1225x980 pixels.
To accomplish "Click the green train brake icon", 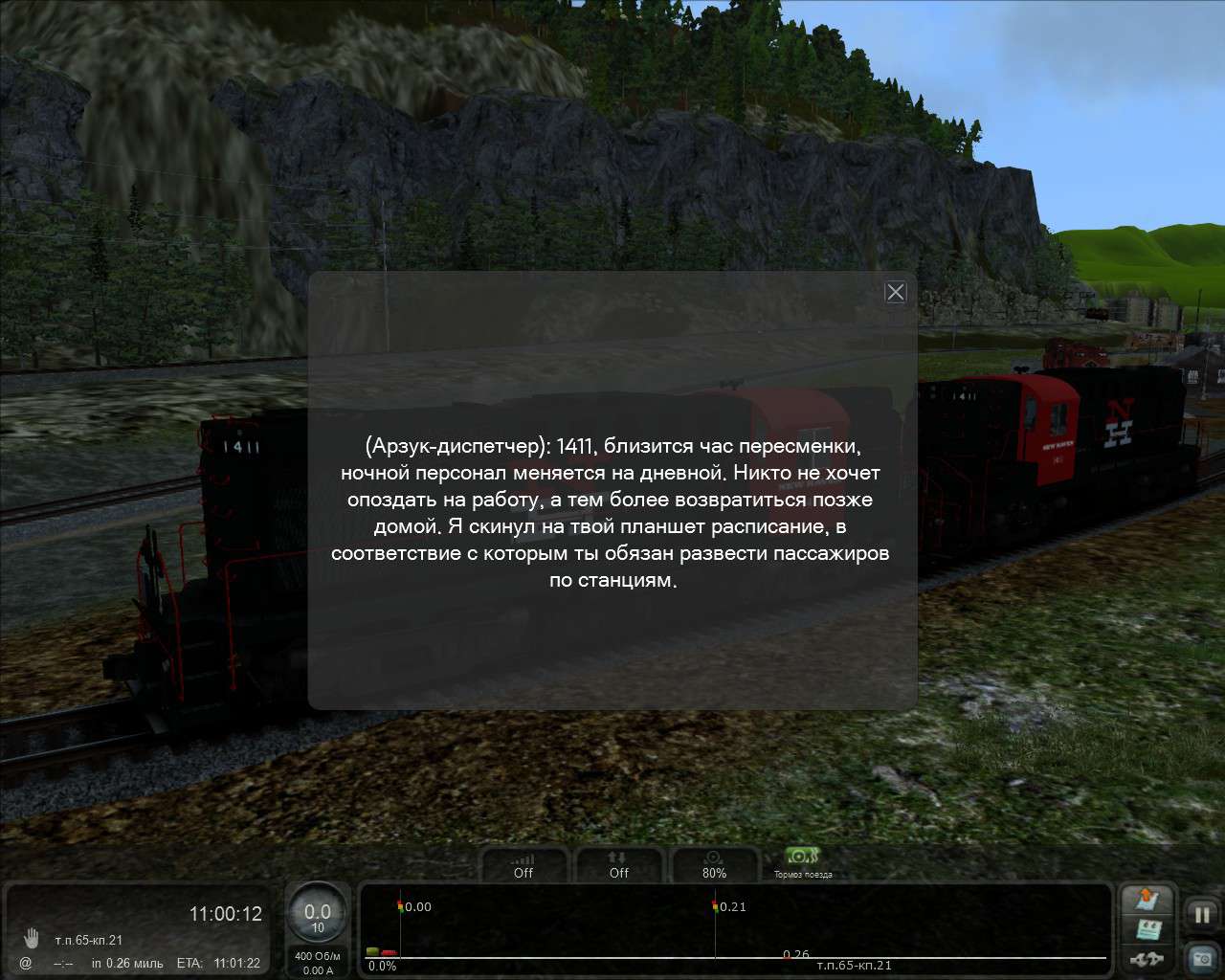I will pyautogui.click(x=801, y=857).
